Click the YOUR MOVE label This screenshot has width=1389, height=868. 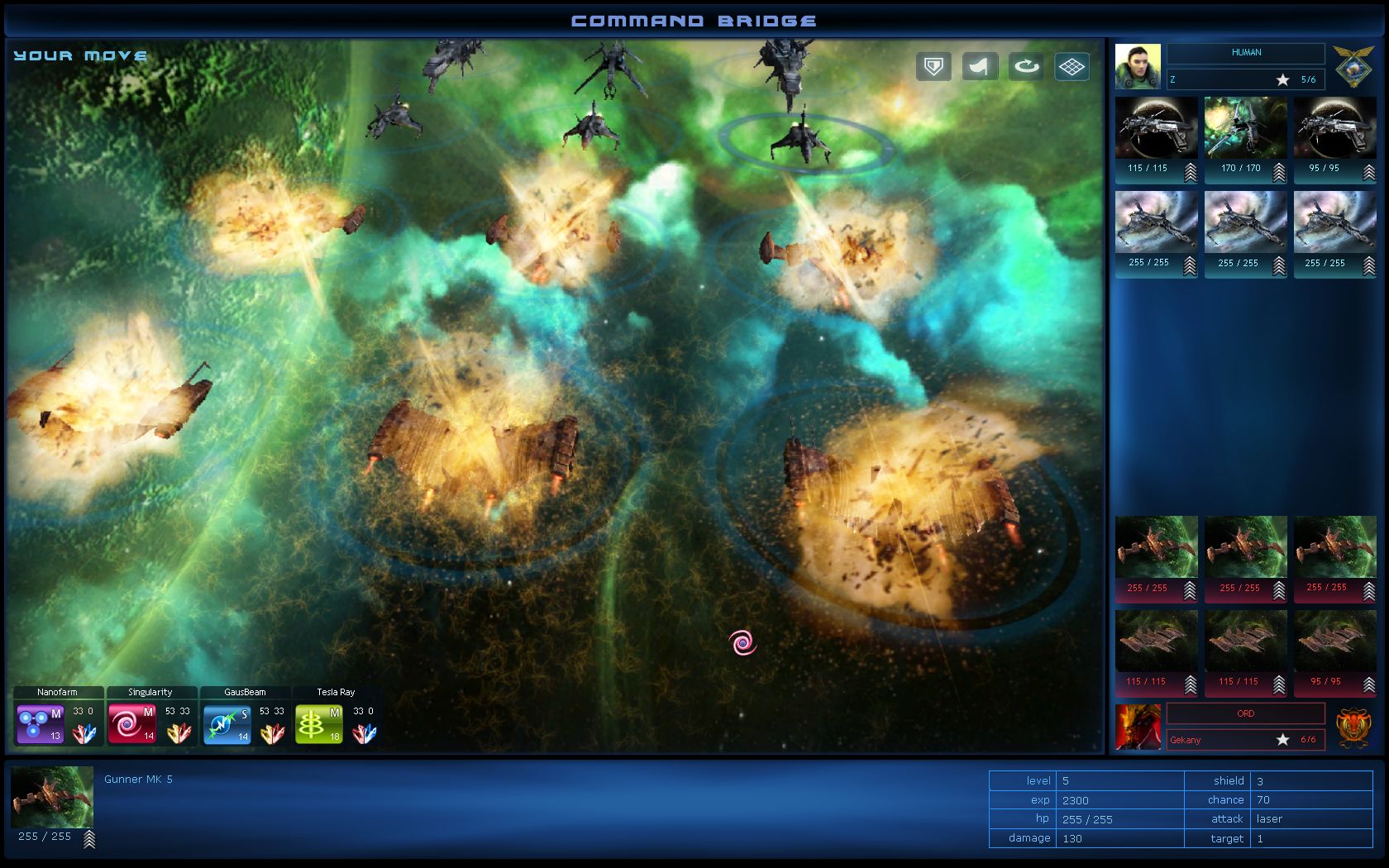click(x=79, y=55)
